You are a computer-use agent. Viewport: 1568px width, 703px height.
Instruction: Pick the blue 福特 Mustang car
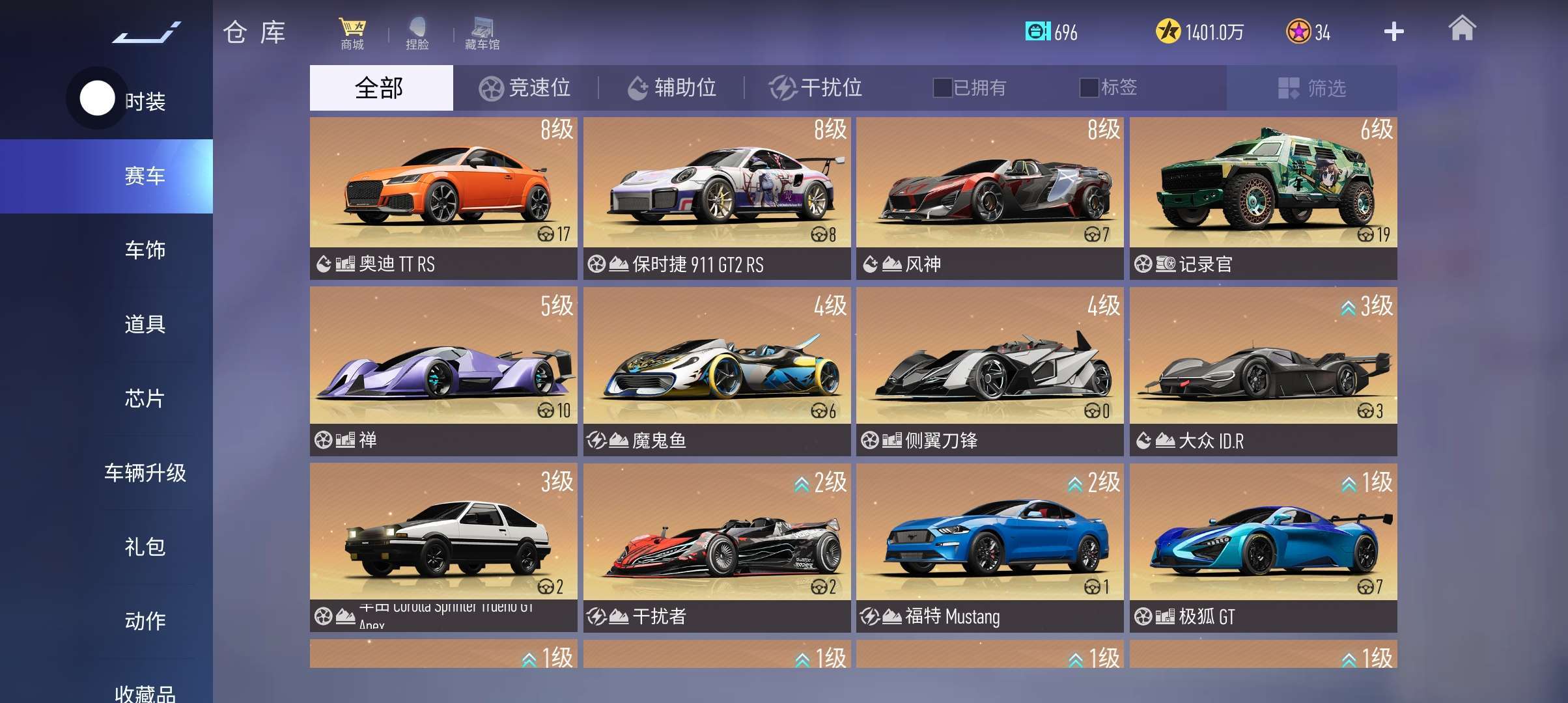[990, 547]
